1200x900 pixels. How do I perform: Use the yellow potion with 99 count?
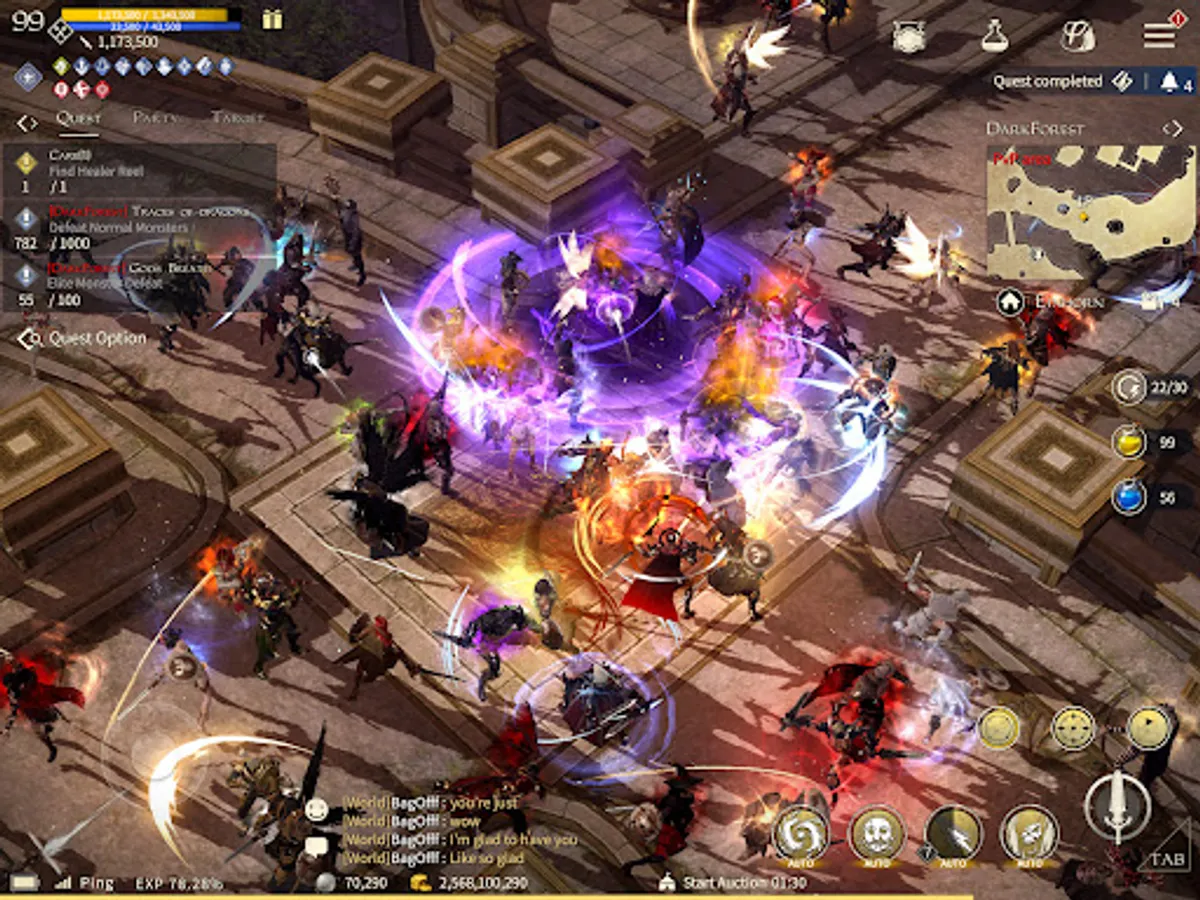1130,442
